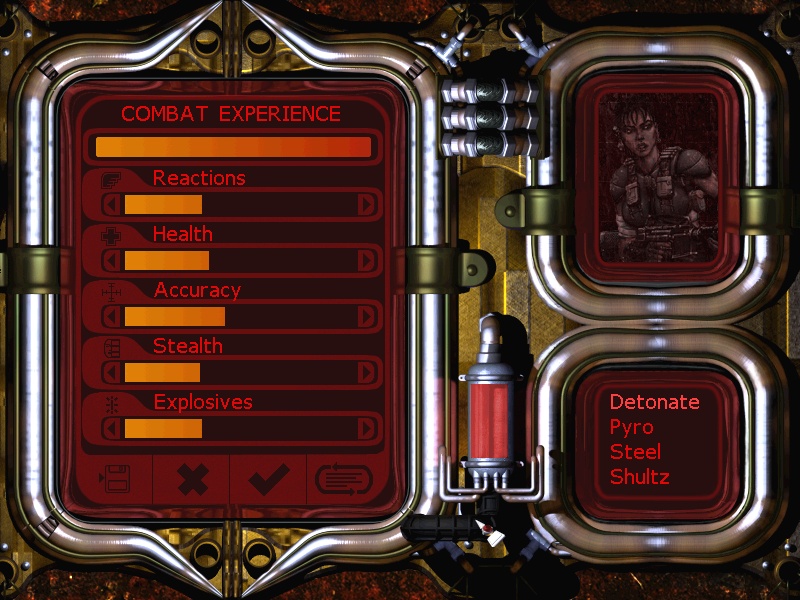
Task: Click the cycle arrows button
Action: (x=344, y=481)
